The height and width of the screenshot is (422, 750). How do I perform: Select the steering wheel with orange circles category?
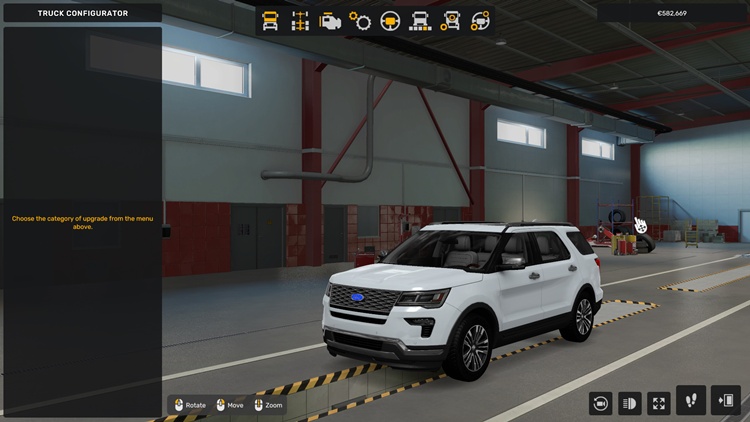(481, 21)
